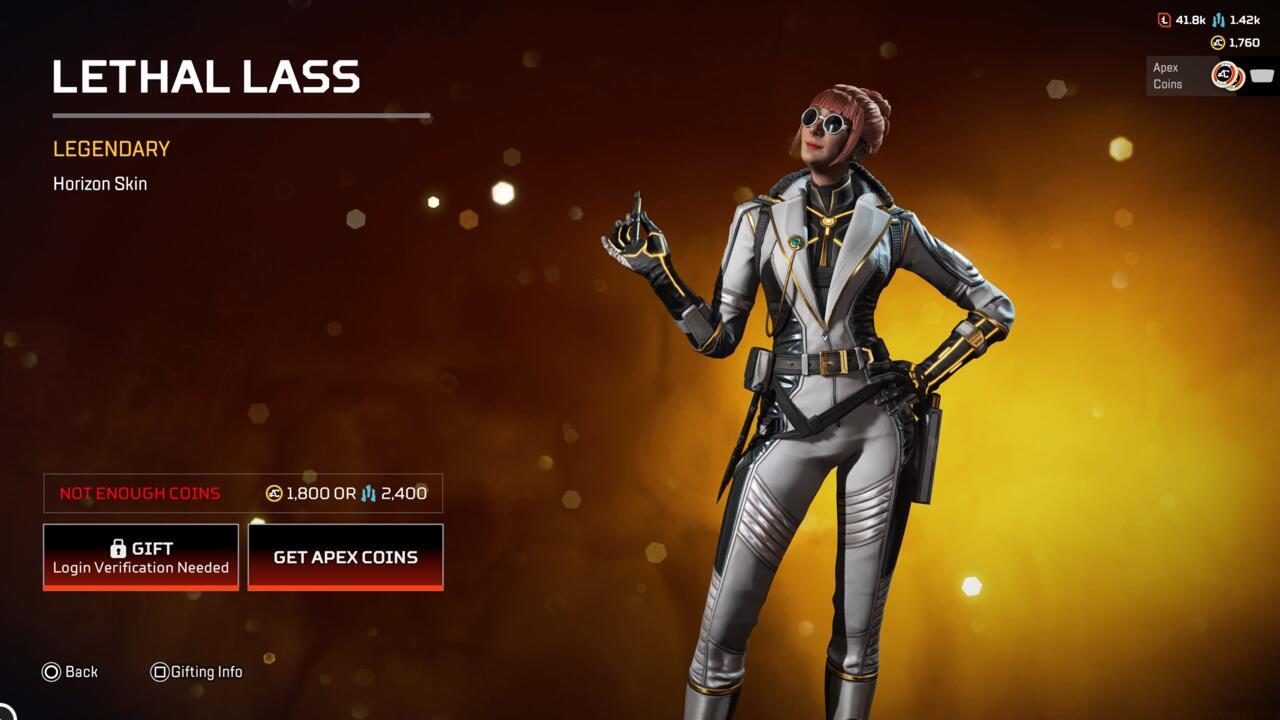The image size is (1280, 720).
Task: Click the yellow Apex Coins icon beside 1,760
Action: [1217, 42]
